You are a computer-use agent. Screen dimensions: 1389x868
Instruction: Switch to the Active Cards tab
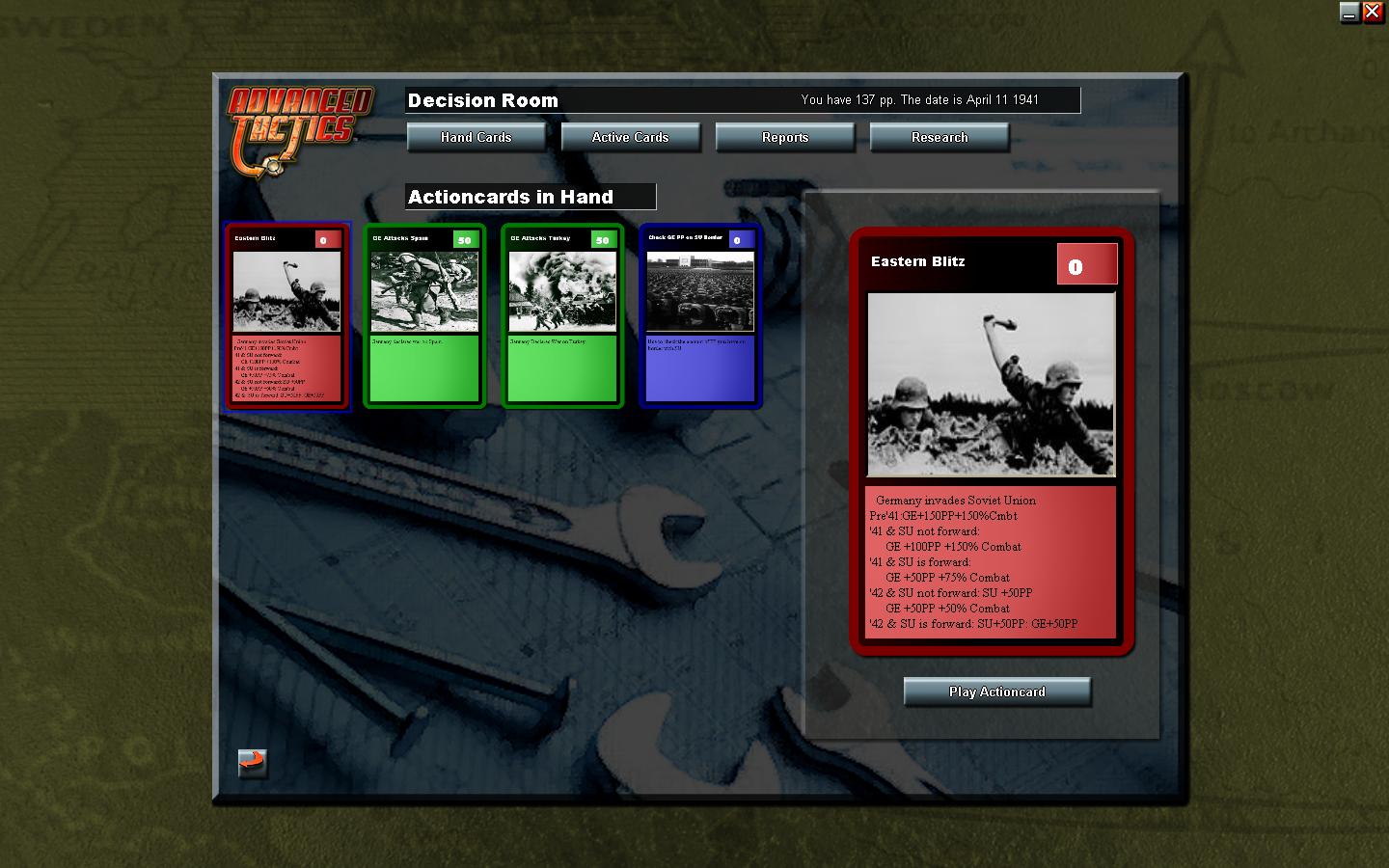[630, 137]
